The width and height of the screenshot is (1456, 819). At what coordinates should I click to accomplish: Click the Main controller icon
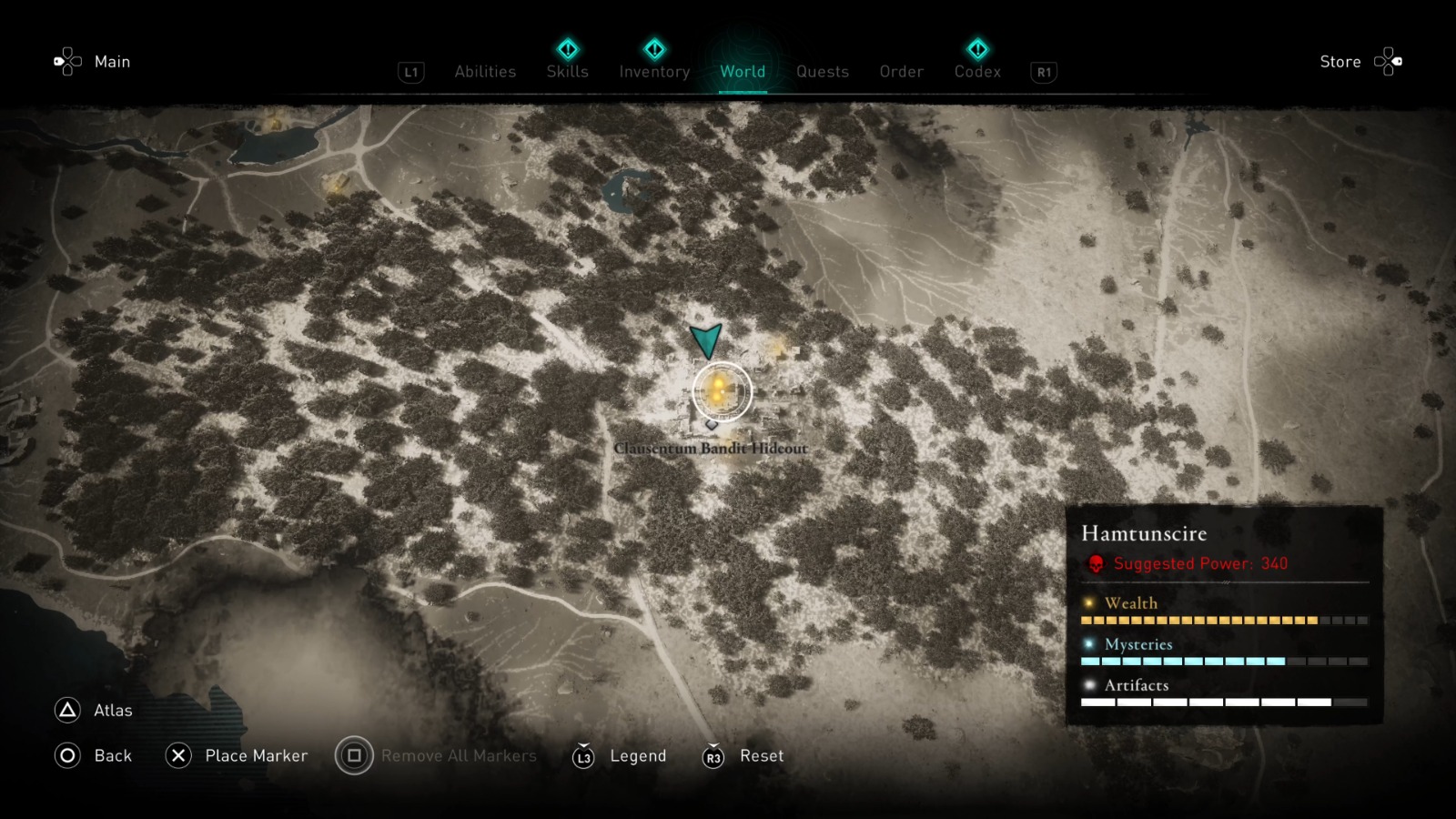[66, 61]
